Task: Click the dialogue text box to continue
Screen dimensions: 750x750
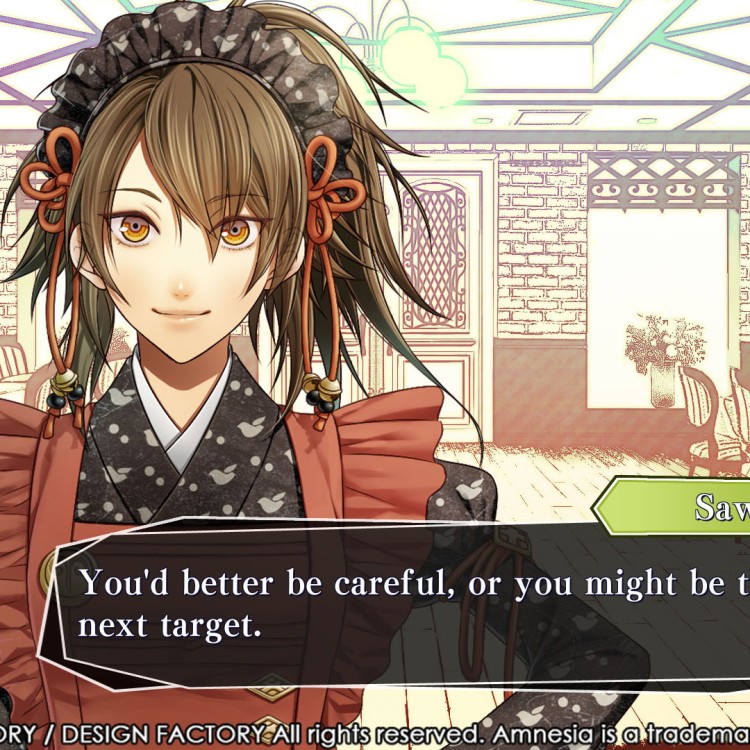Action: pos(400,605)
